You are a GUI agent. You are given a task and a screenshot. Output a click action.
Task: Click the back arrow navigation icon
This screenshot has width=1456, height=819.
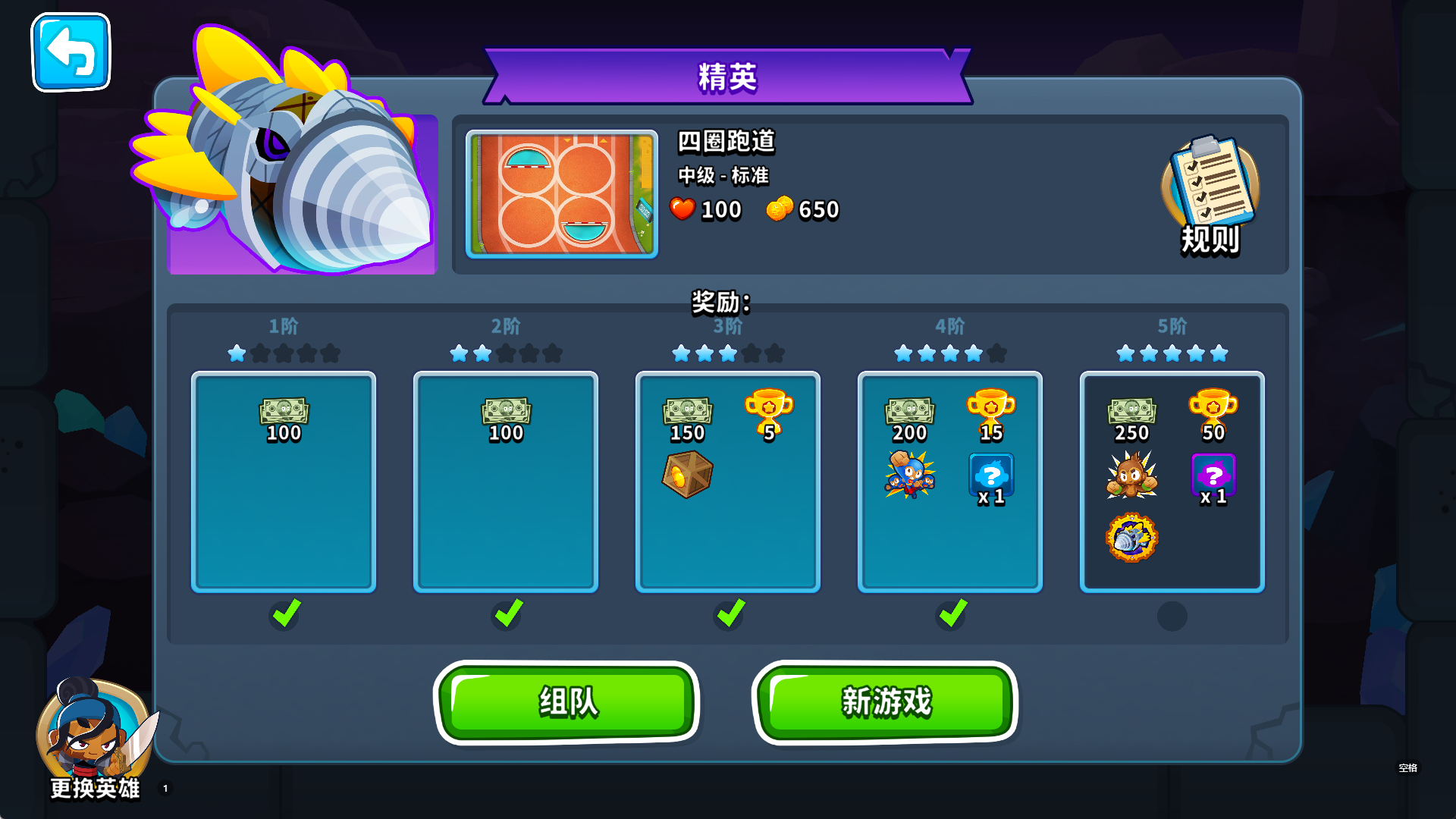click(x=71, y=52)
